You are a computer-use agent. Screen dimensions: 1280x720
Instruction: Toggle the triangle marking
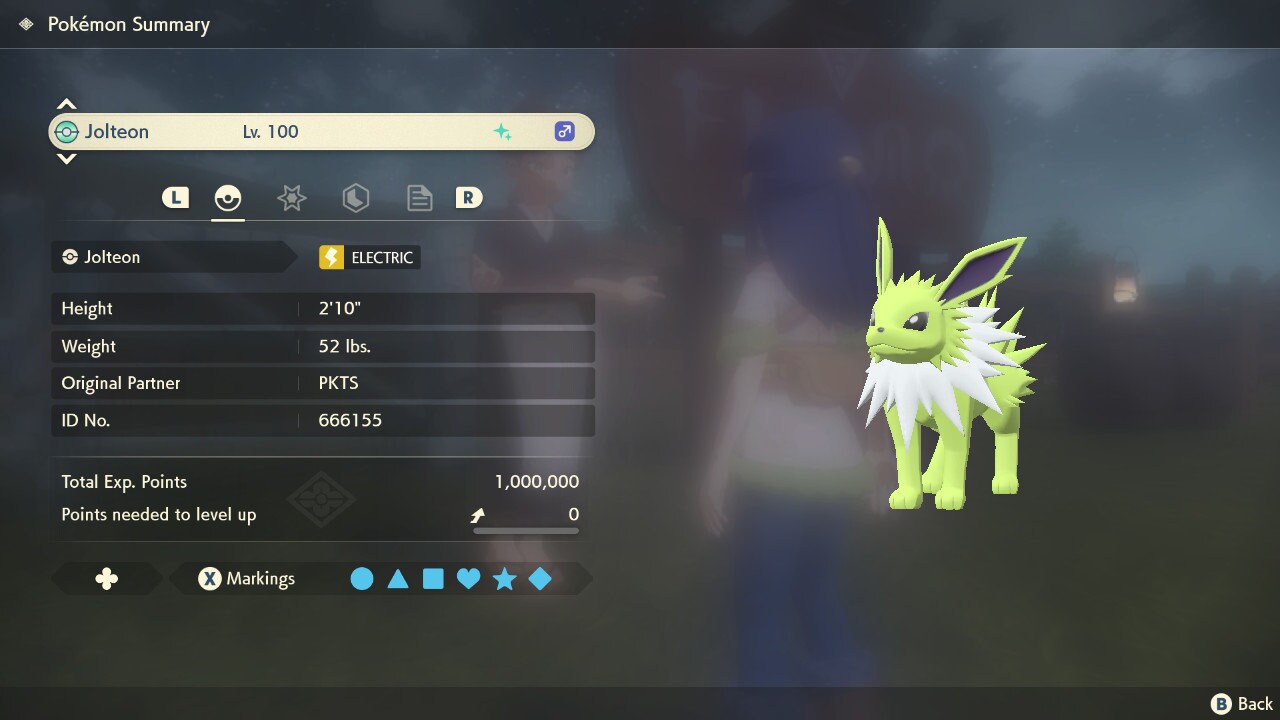pos(398,579)
